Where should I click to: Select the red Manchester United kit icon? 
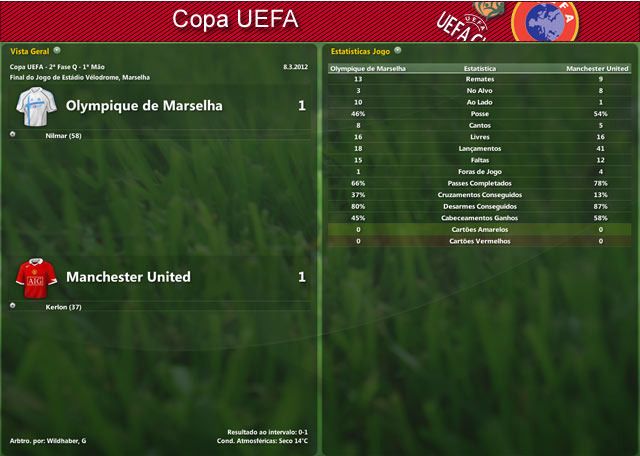coord(35,277)
